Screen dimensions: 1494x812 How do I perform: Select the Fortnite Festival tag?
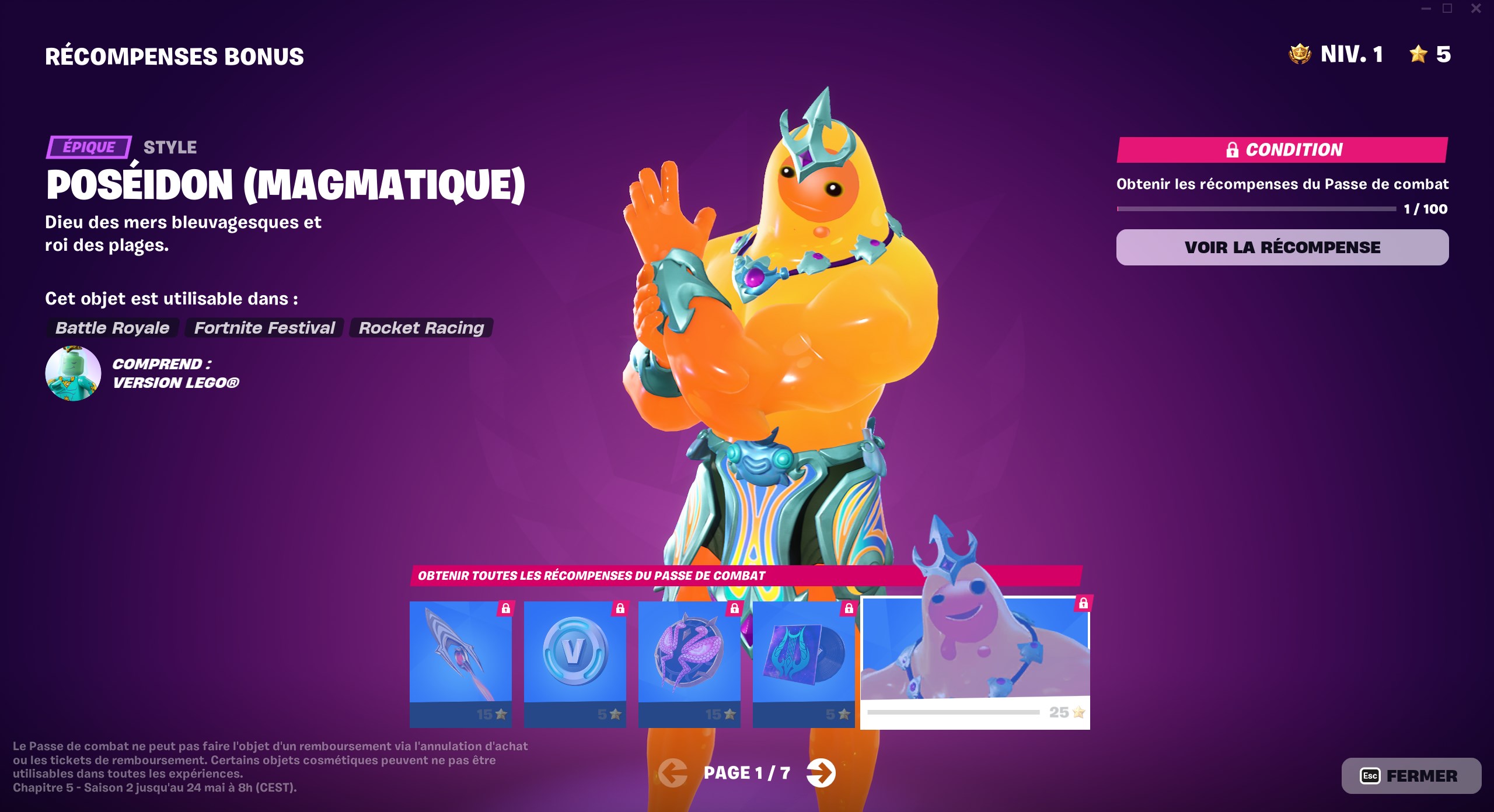pos(264,328)
